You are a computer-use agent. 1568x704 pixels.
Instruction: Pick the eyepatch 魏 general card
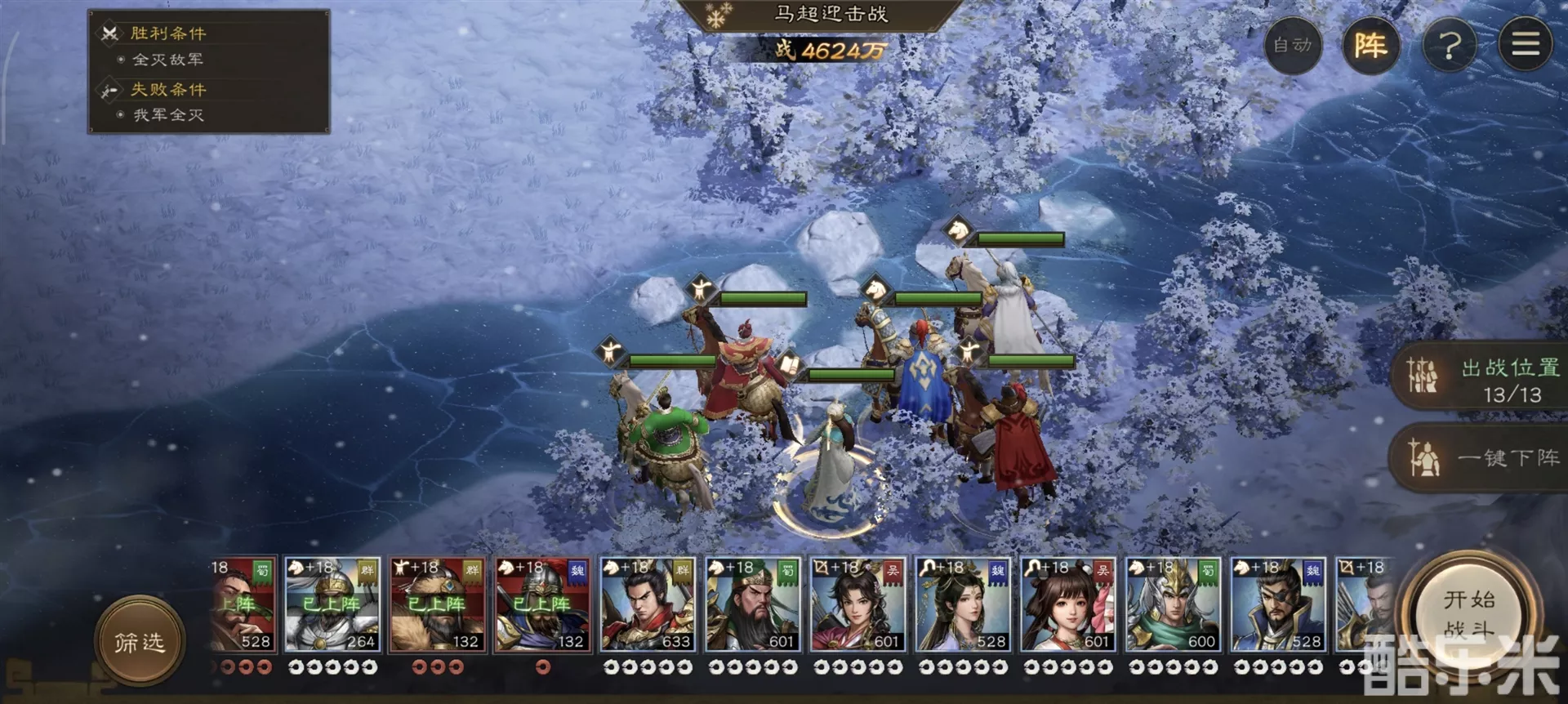click(x=1278, y=605)
